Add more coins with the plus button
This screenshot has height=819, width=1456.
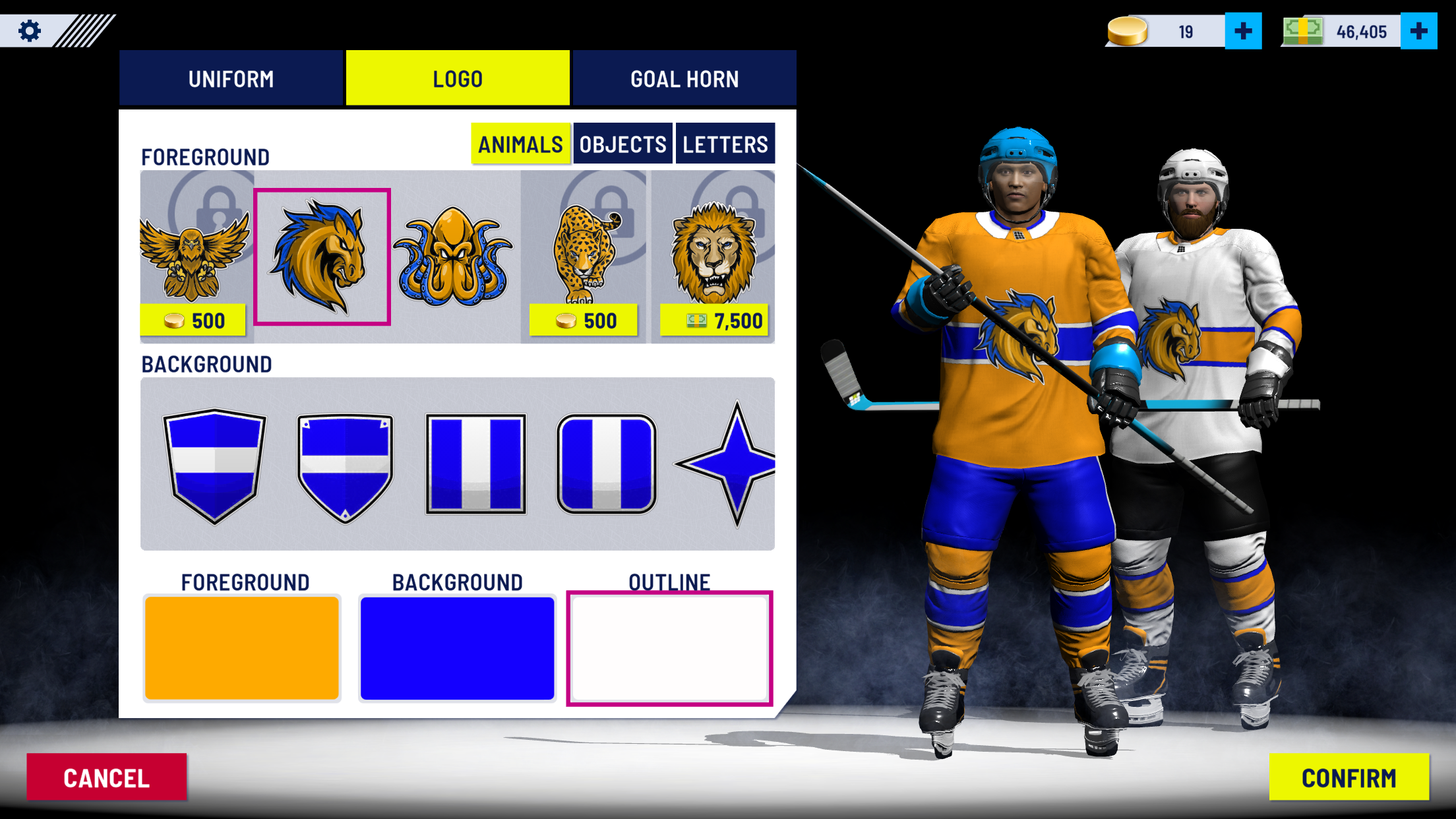(x=1242, y=29)
